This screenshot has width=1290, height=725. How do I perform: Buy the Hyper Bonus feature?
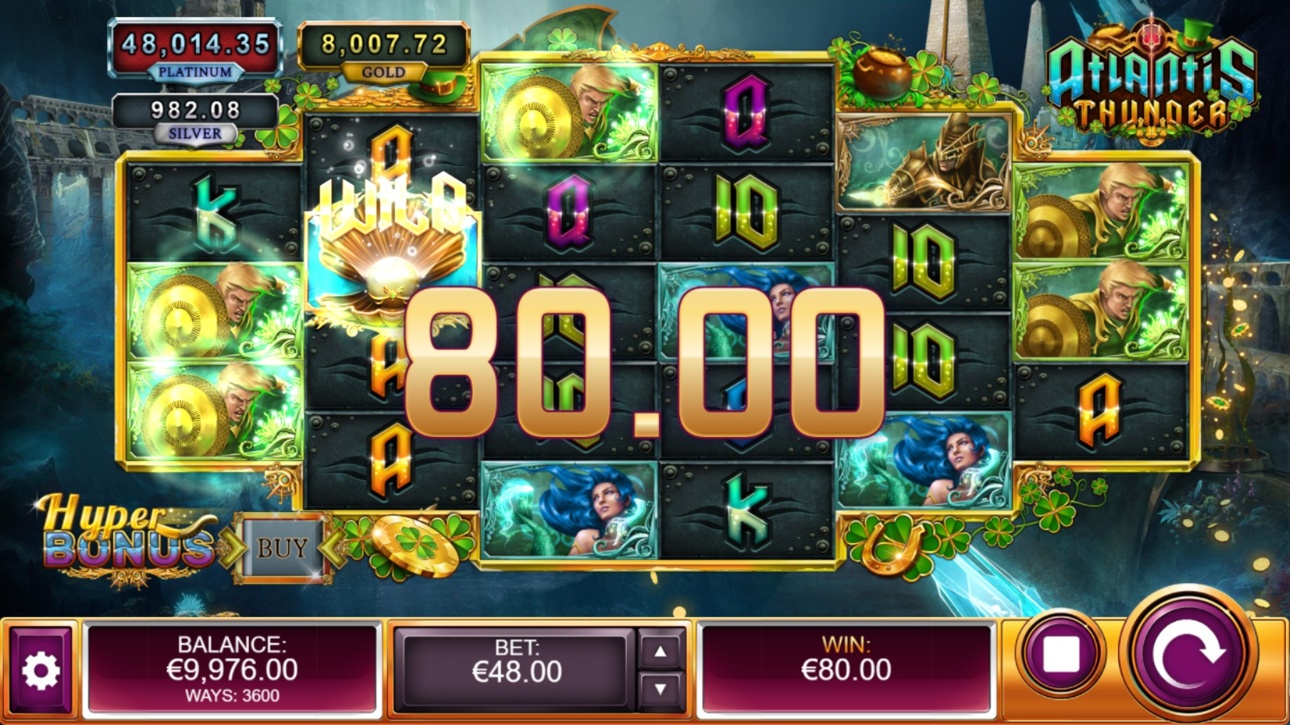[x=283, y=548]
